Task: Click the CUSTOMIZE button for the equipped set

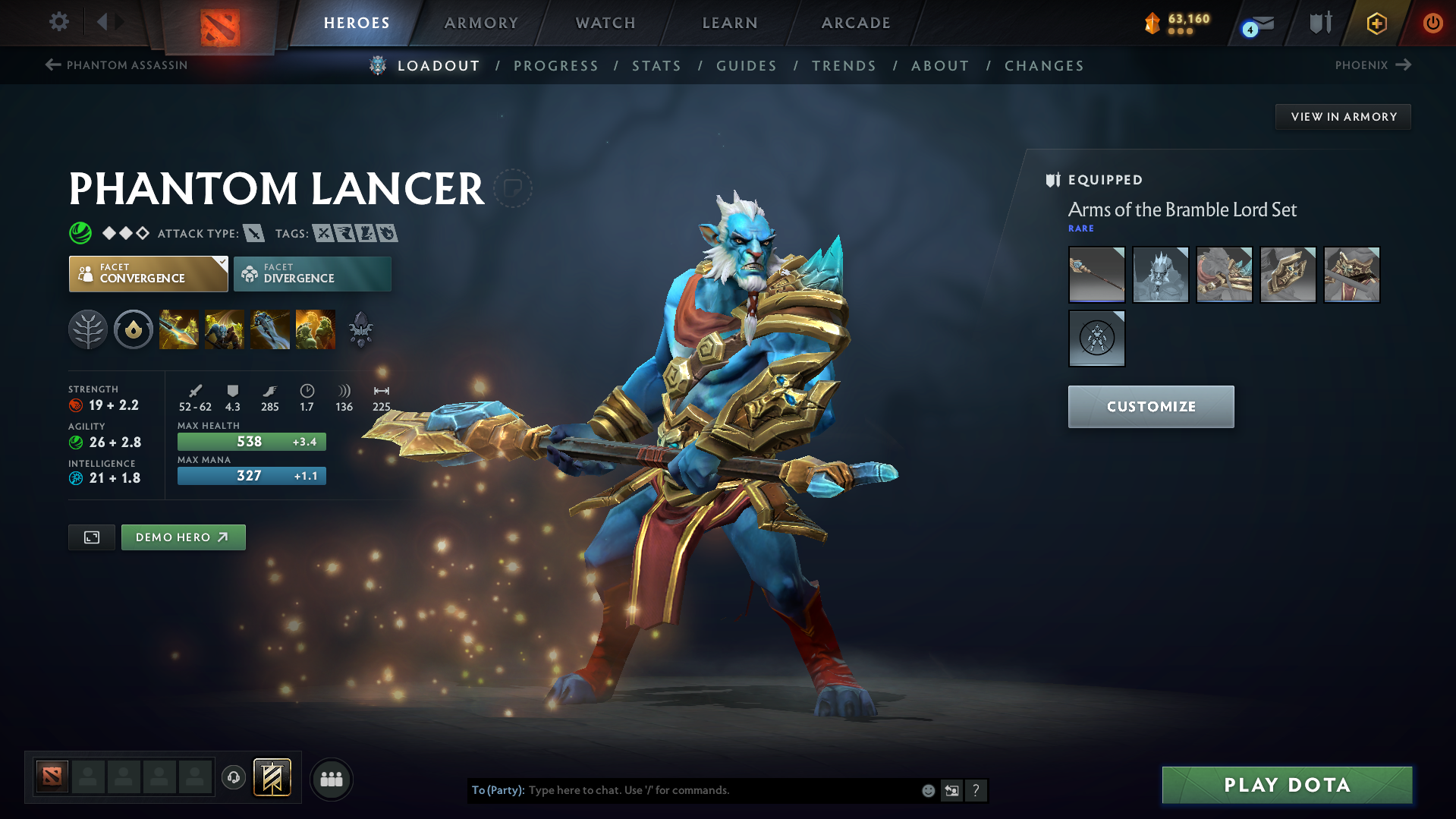Action: tap(1150, 406)
